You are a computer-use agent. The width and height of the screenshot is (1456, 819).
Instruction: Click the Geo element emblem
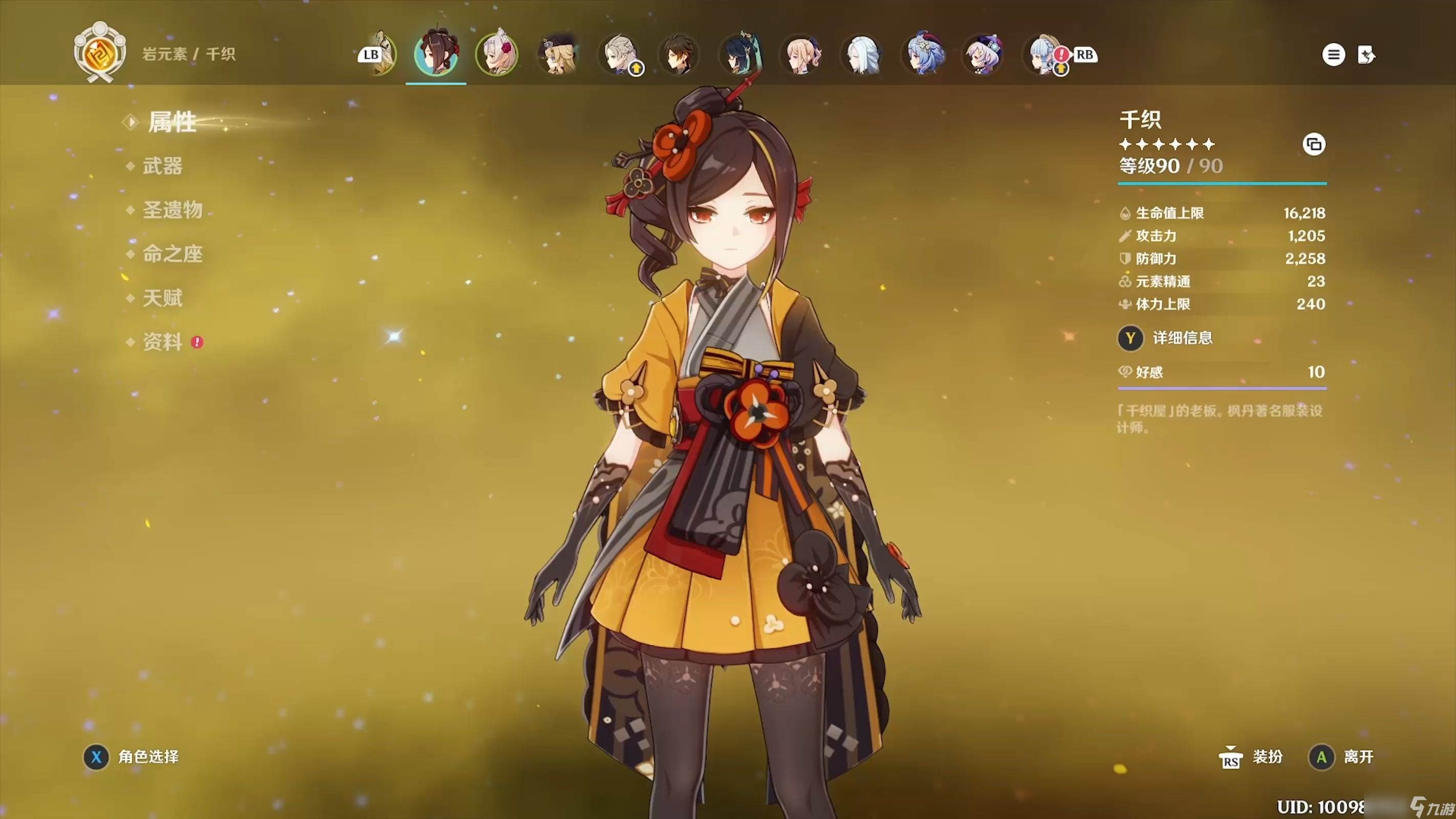tap(100, 54)
